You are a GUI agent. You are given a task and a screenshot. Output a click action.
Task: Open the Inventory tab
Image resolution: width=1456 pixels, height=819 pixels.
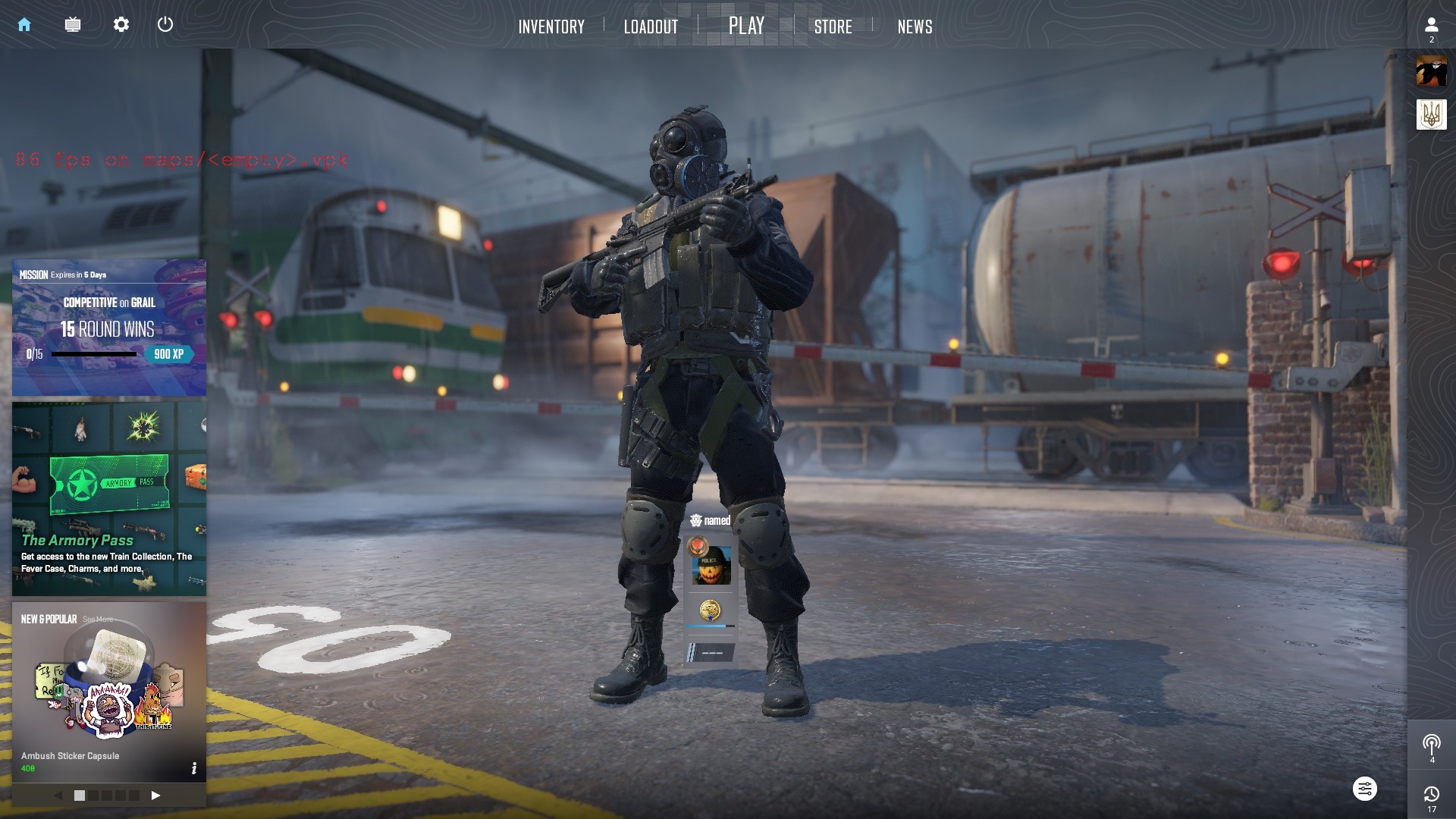[x=551, y=27]
